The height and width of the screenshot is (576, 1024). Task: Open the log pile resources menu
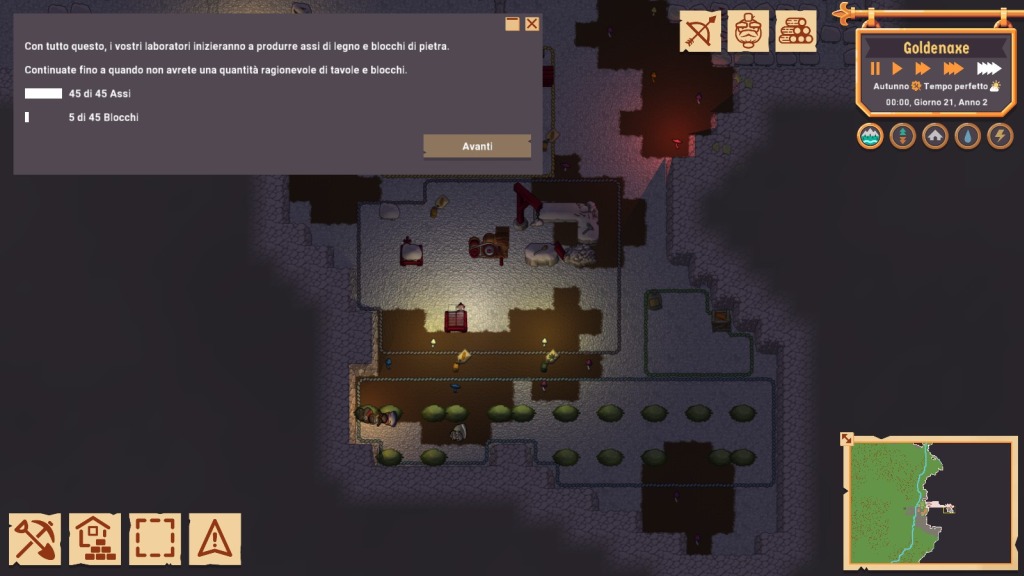click(796, 31)
